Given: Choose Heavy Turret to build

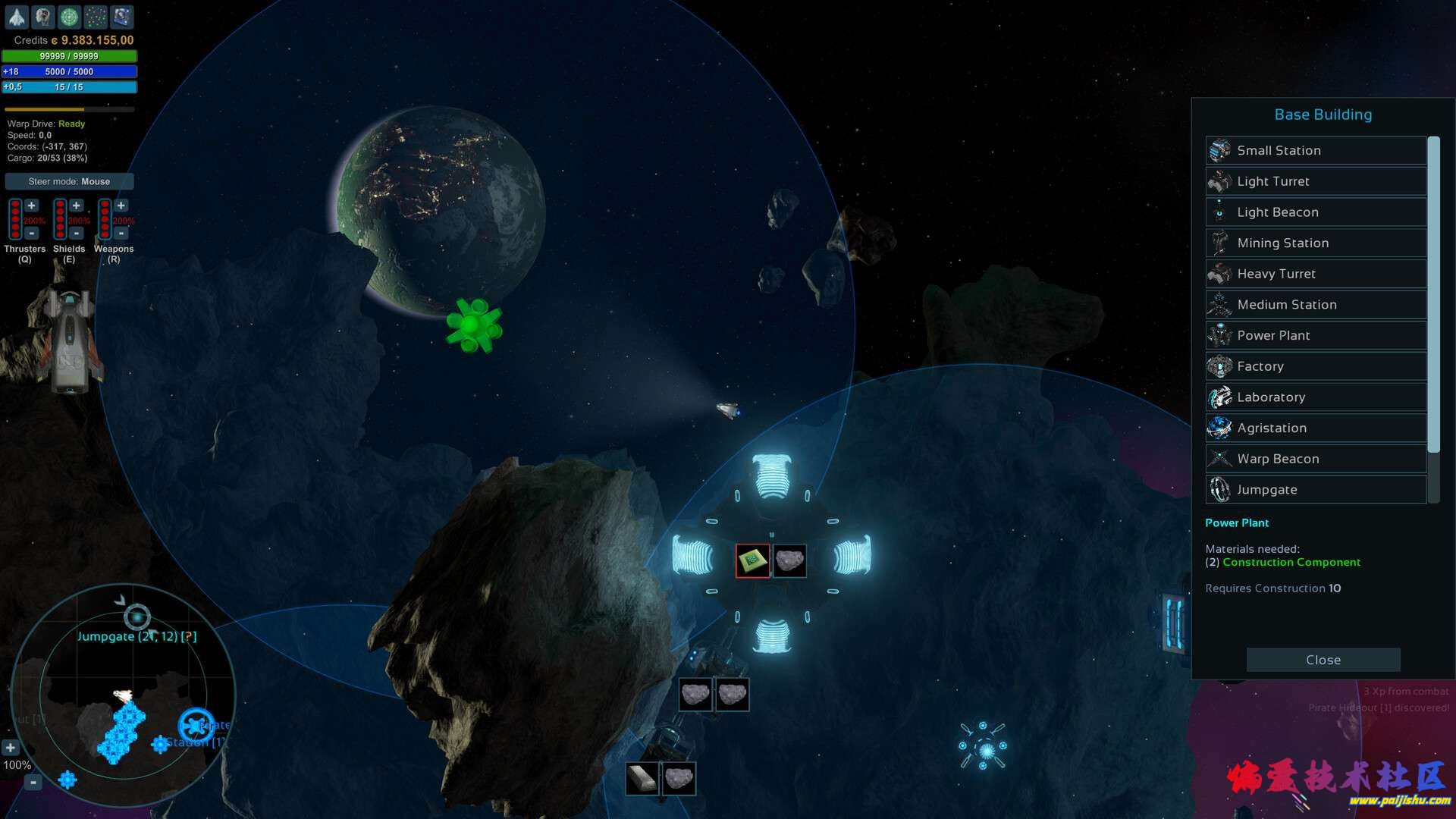Looking at the screenshot, I should tap(1316, 274).
